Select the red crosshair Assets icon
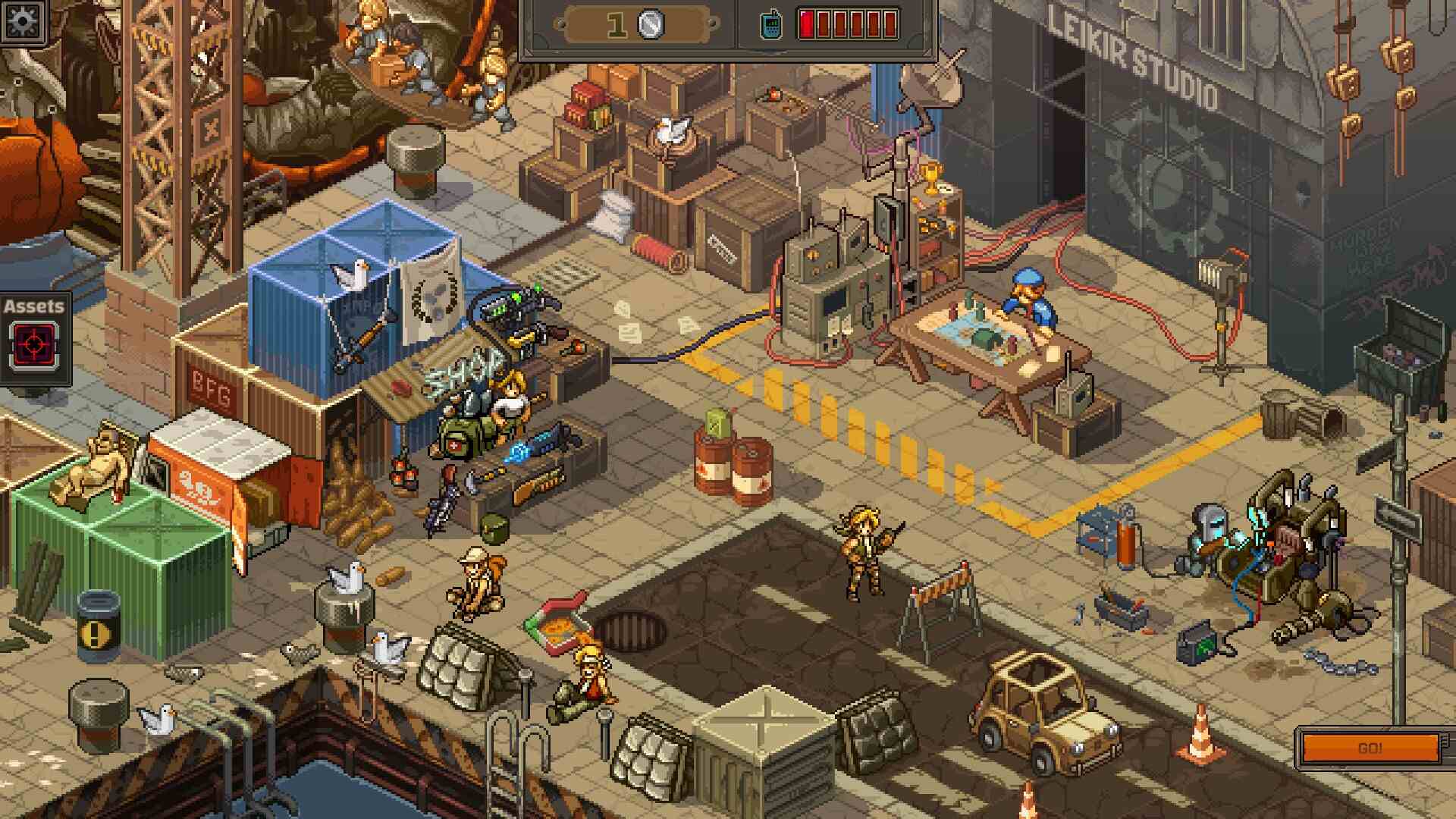The width and height of the screenshot is (1456, 819). [x=34, y=345]
